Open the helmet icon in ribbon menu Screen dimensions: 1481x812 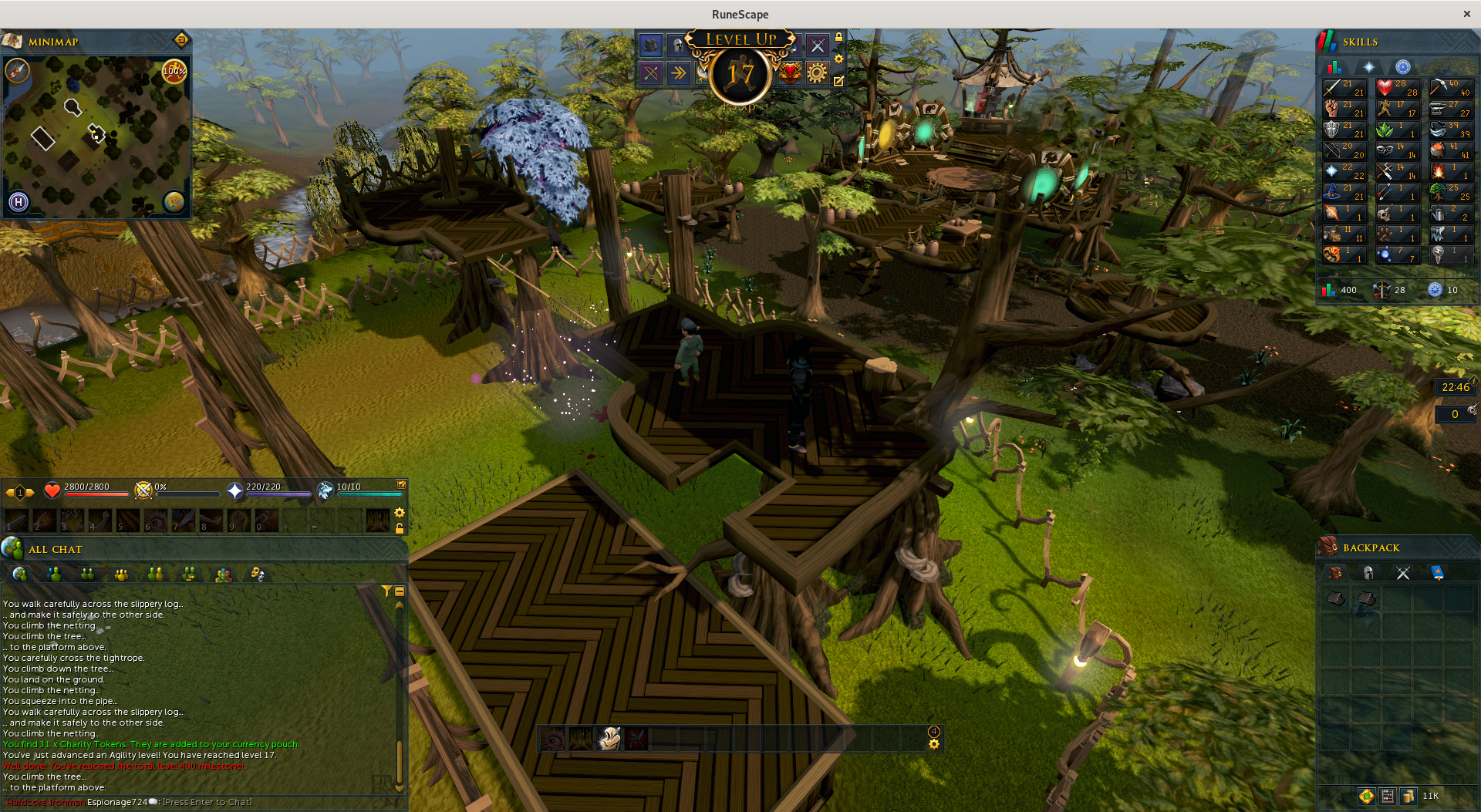(676, 45)
